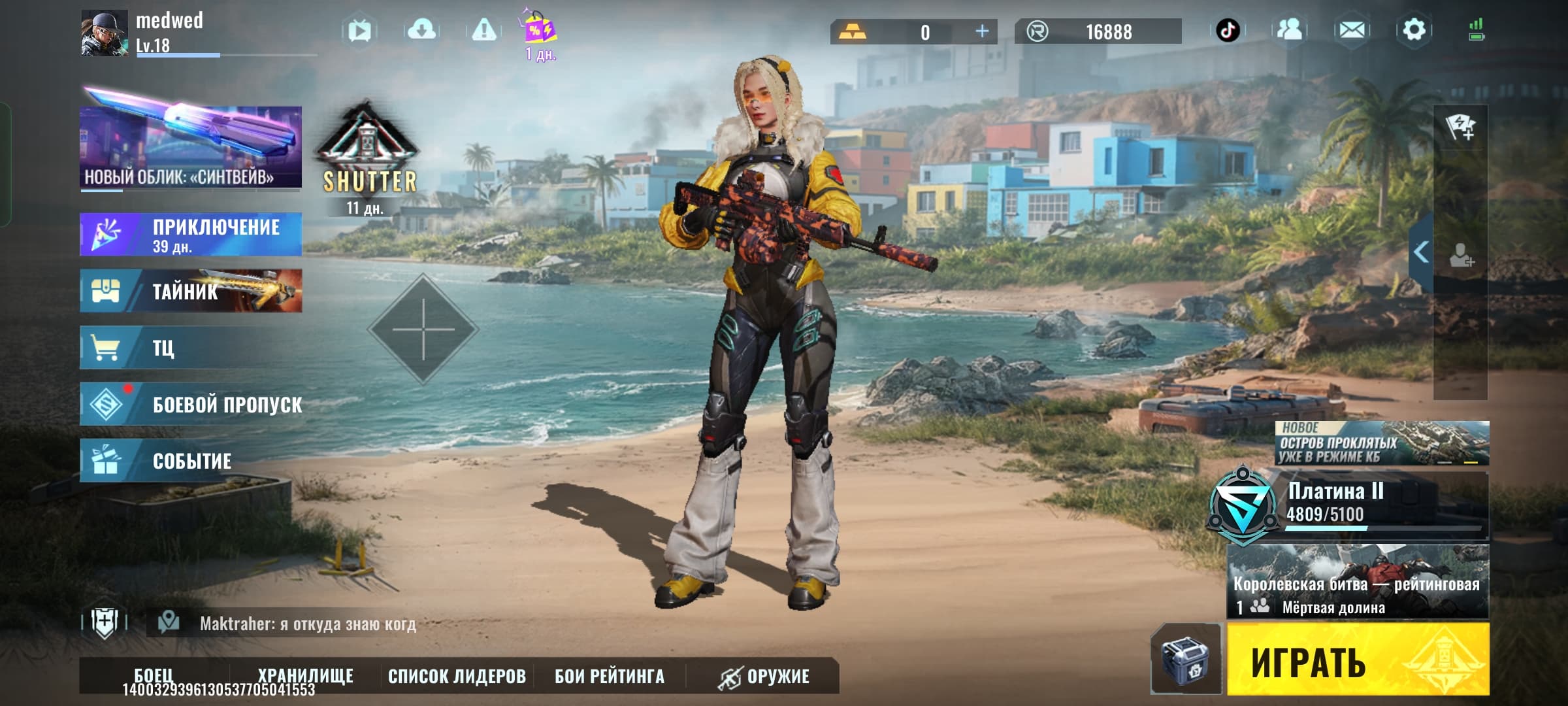Open the Приключение event

coord(191,234)
